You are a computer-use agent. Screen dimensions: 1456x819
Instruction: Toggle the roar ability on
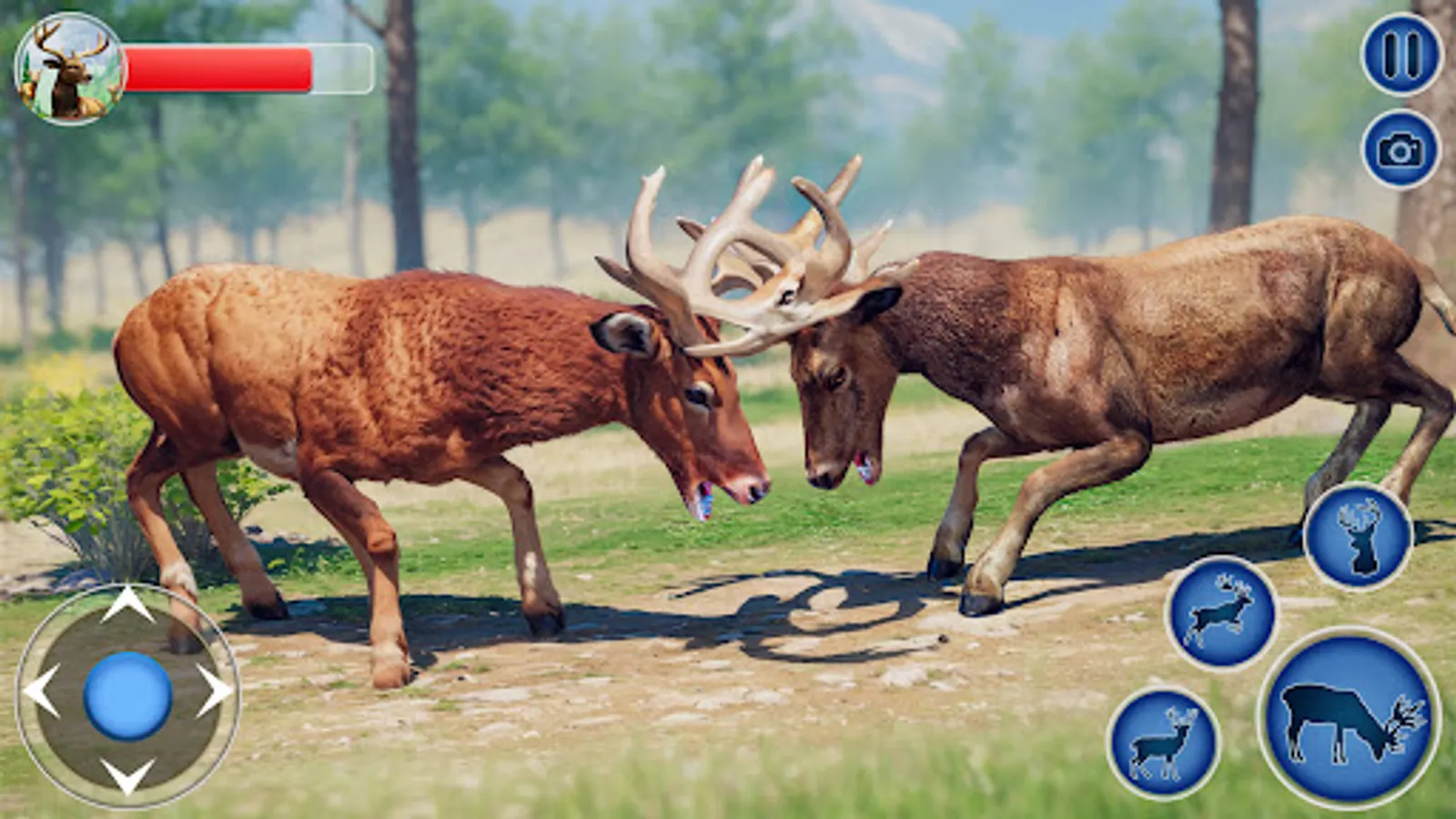tap(1356, 536)
